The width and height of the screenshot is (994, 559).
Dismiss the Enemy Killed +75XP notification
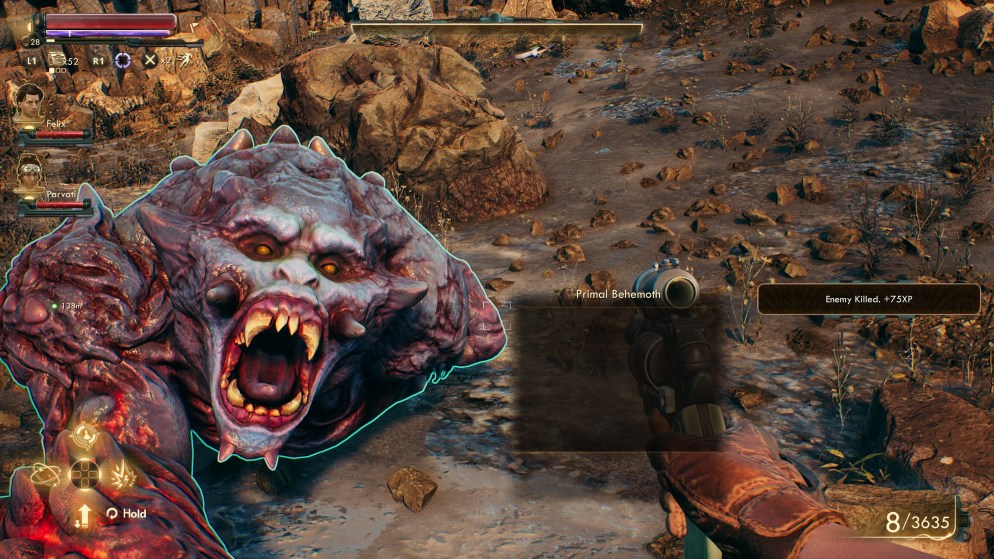point(868,299)
